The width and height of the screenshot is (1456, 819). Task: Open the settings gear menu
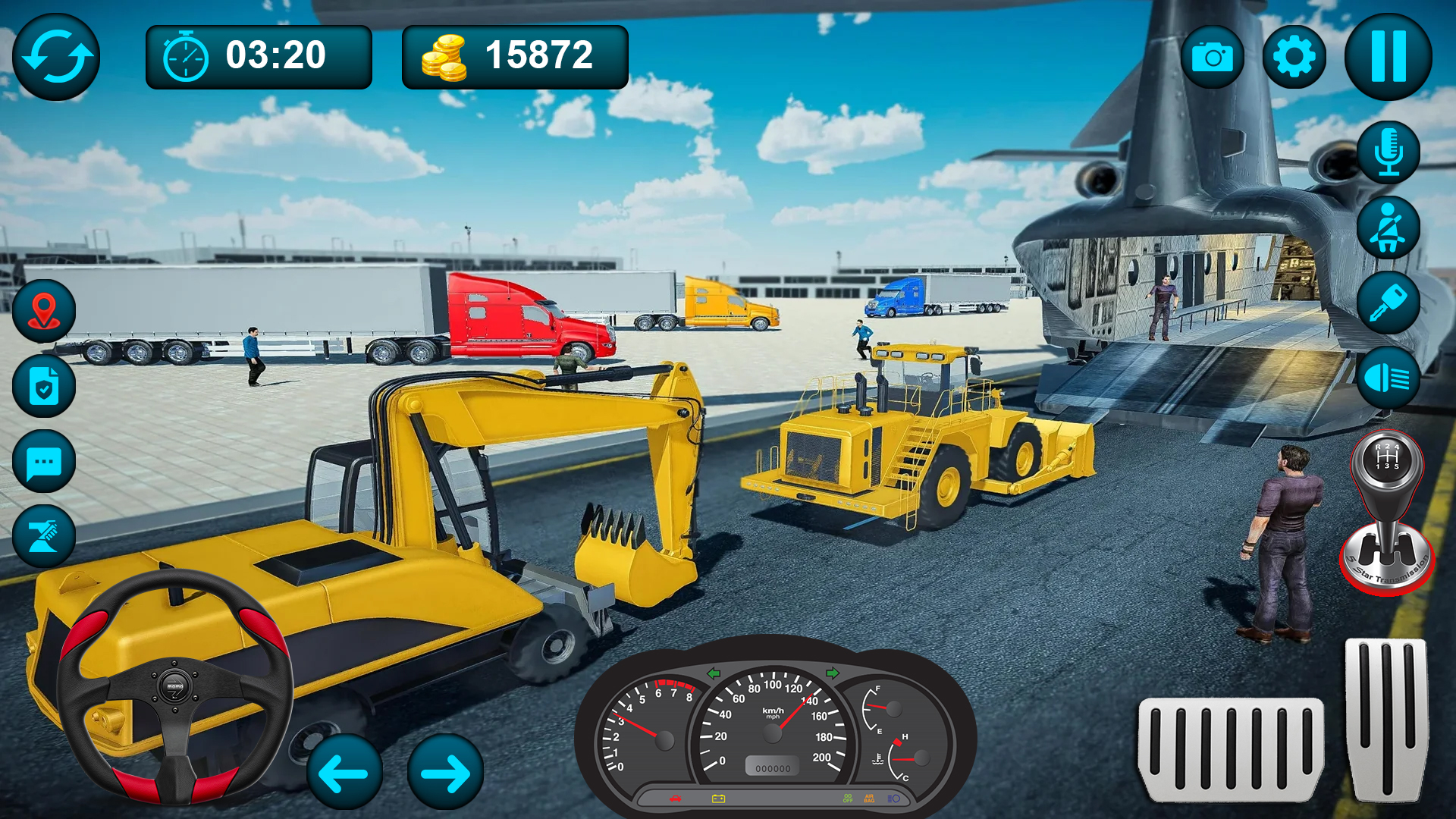click(x=1294, y=55)
